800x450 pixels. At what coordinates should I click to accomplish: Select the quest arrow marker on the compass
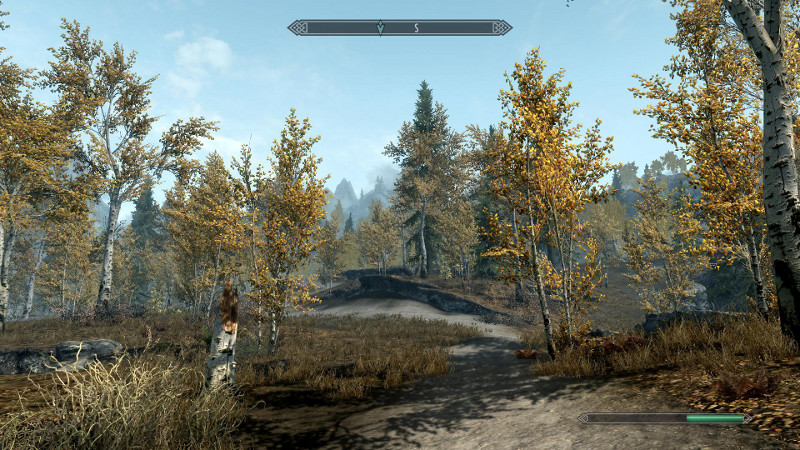(x=380, y=28)
